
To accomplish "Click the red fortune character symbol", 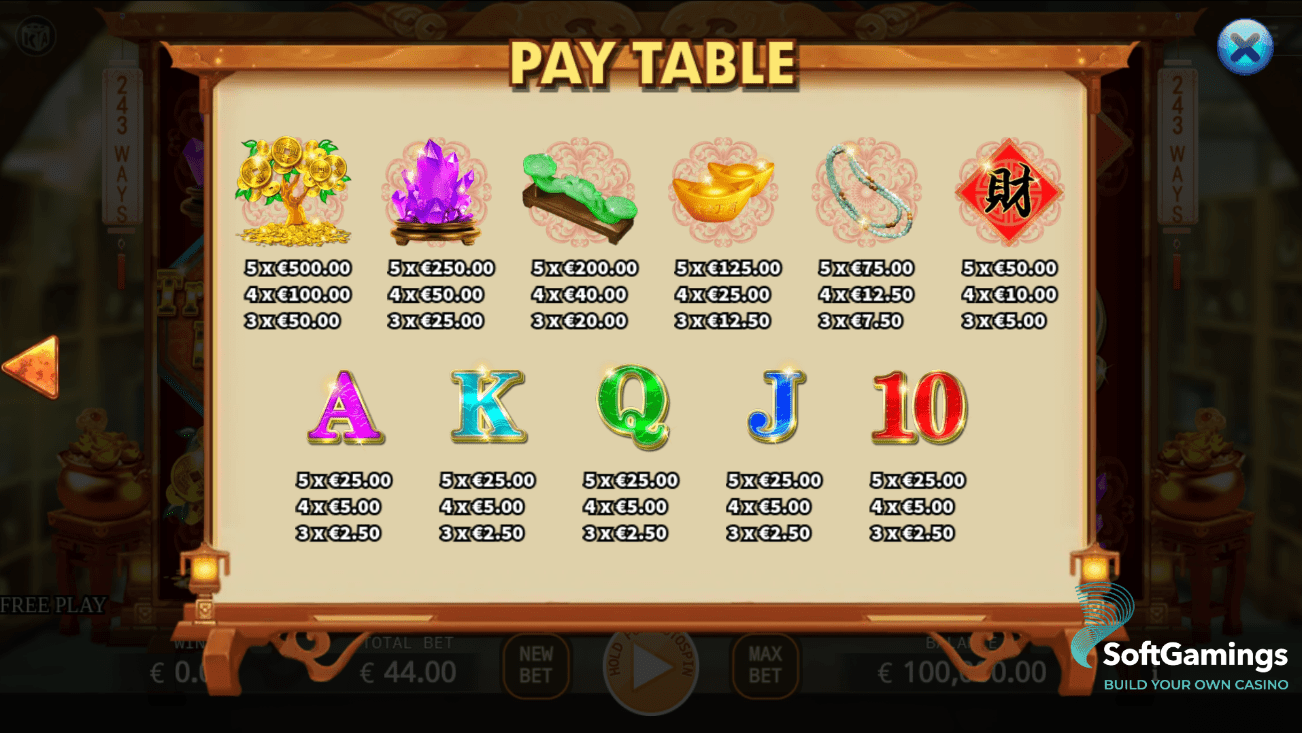I will (1010, 190).
